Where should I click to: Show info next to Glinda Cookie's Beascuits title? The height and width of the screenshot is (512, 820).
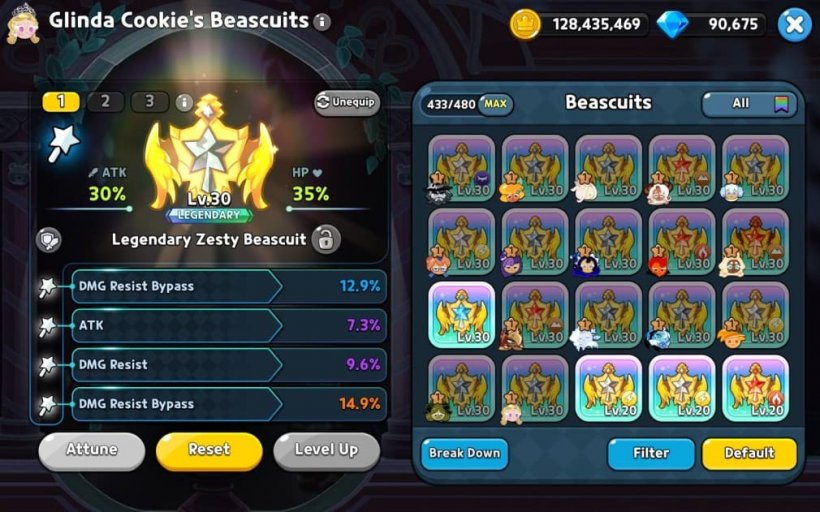click(321, 21)
